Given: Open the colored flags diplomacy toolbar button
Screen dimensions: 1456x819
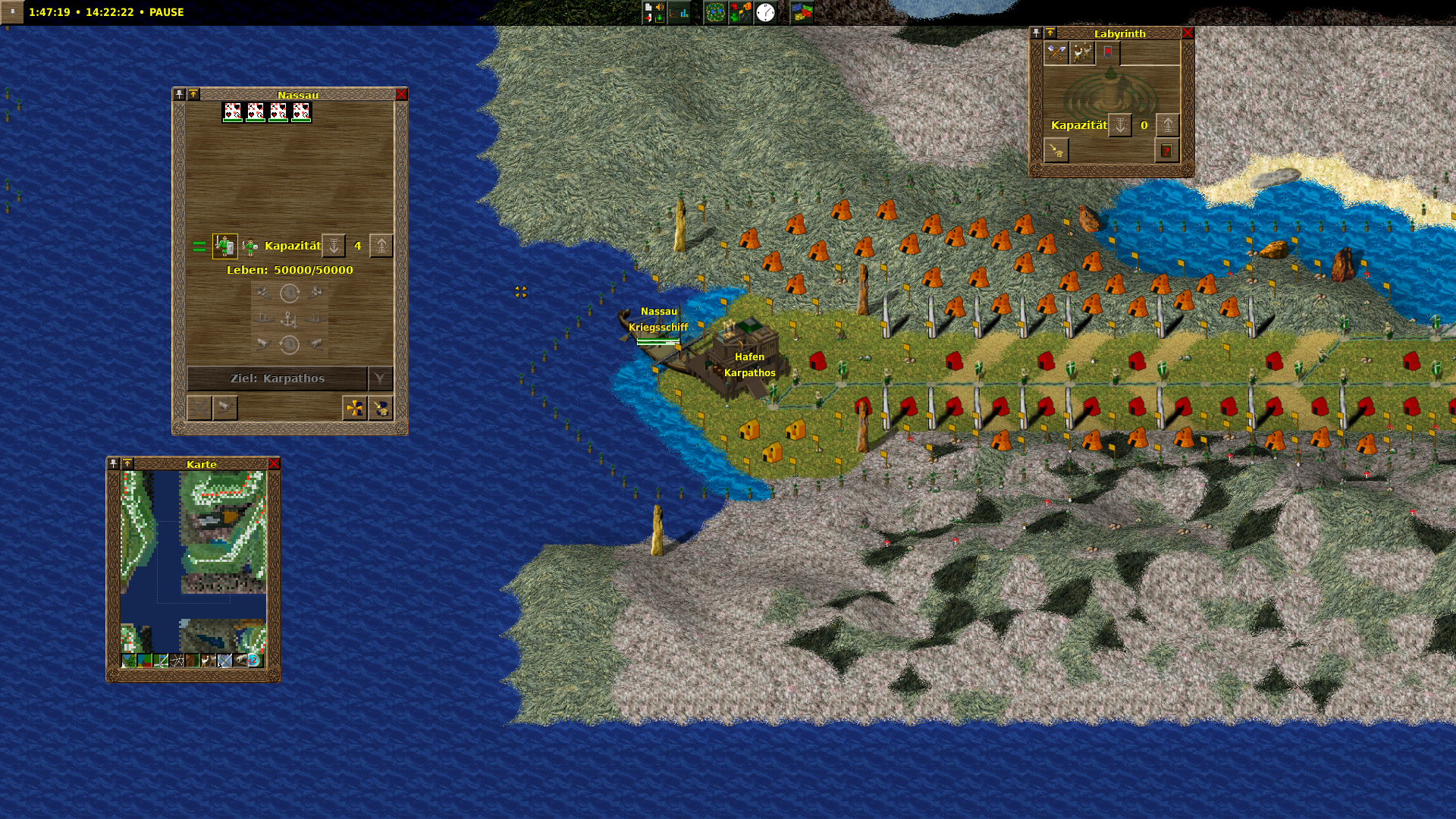Looking at the screenshot, I should pyautogui.click(x=802, y=12).
